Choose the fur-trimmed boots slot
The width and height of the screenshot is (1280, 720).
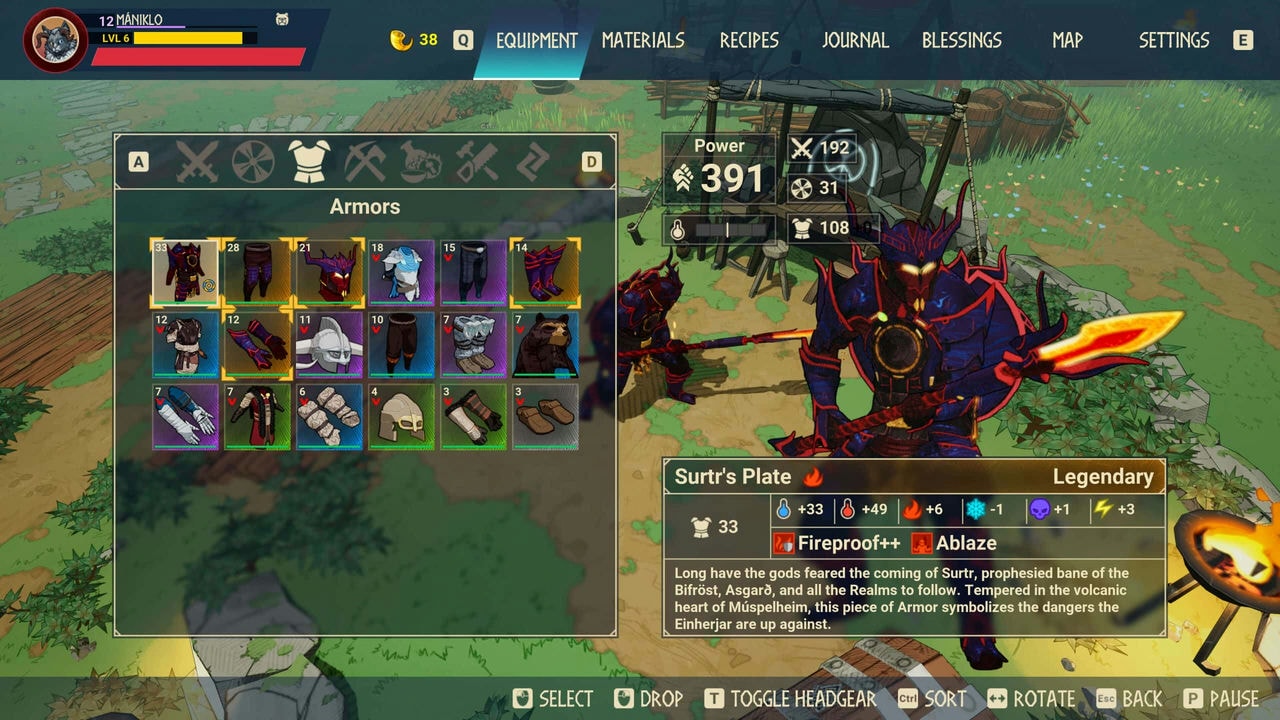pos(473,344)
